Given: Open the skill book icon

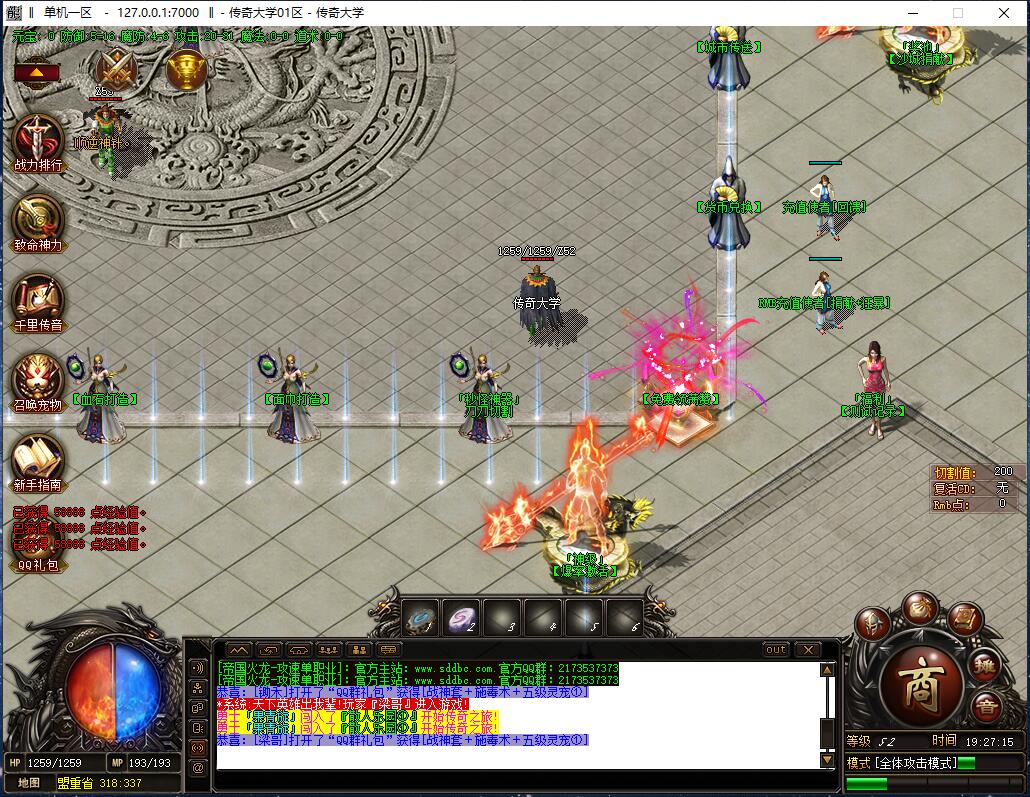Looking at the screenshot, I should coord(965,619).
